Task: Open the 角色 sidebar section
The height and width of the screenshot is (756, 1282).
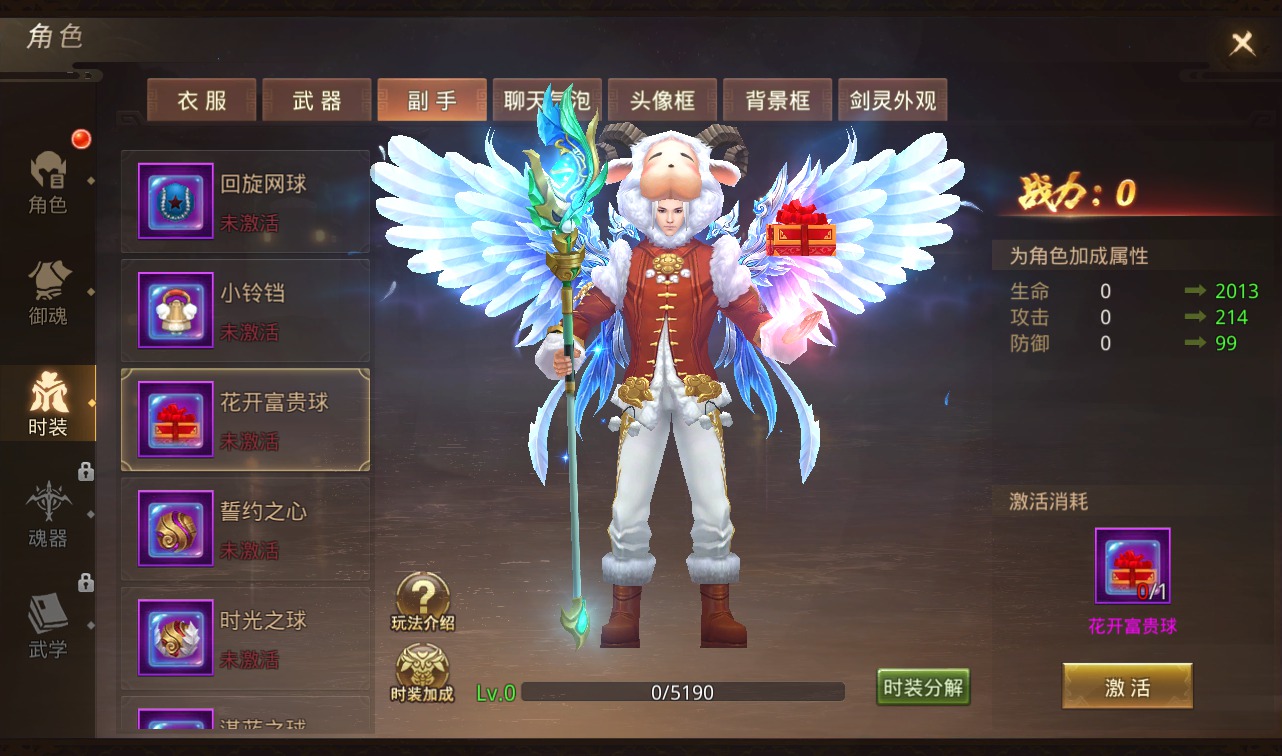Action: (x=48, y=182)
